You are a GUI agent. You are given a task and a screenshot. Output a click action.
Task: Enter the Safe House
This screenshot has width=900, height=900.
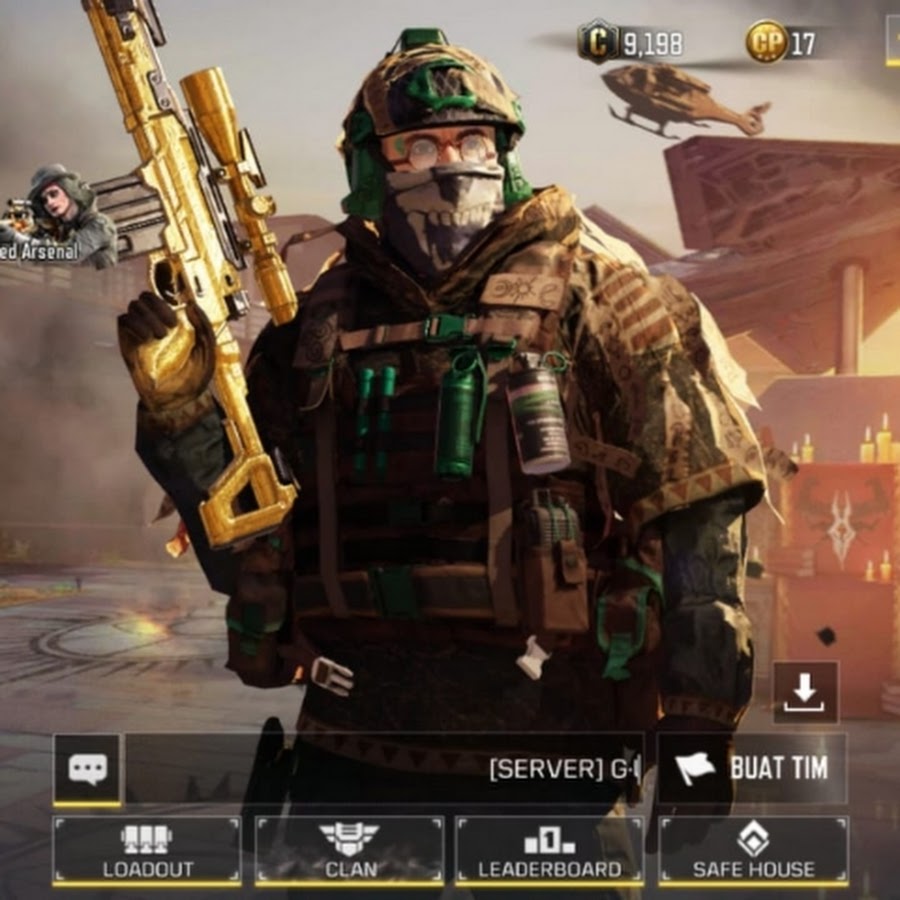(753, 851)
